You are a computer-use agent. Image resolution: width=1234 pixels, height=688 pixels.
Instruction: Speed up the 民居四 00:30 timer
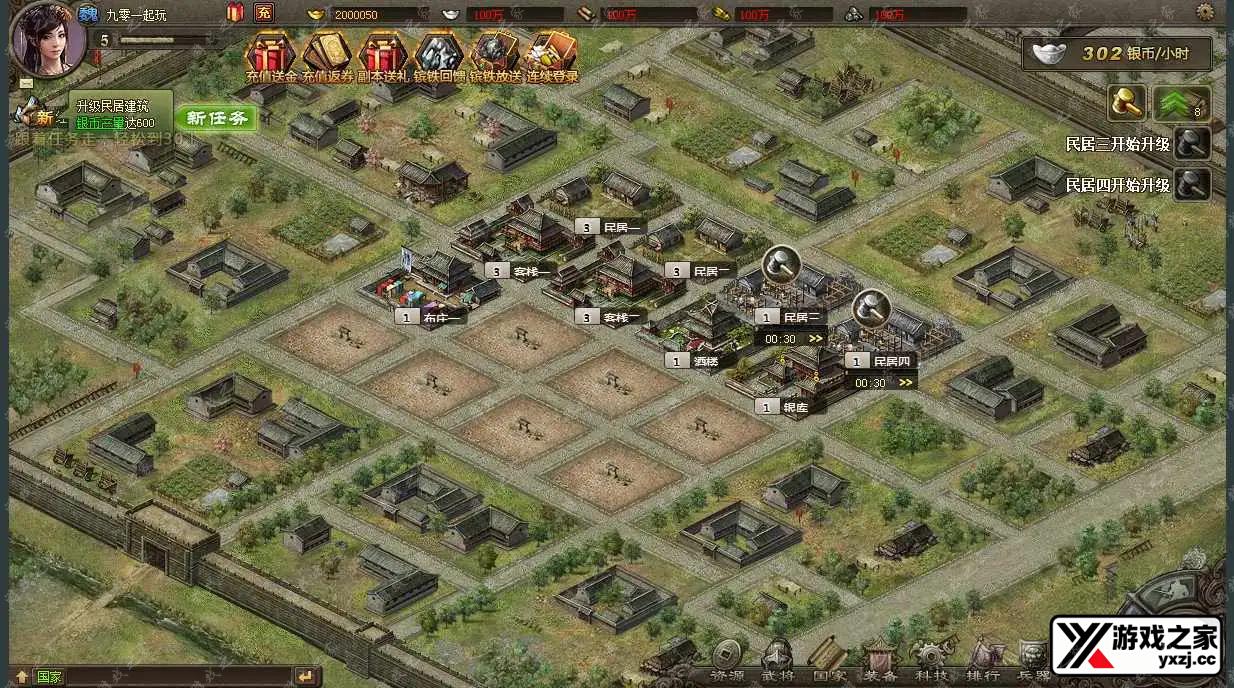point(906,382)
